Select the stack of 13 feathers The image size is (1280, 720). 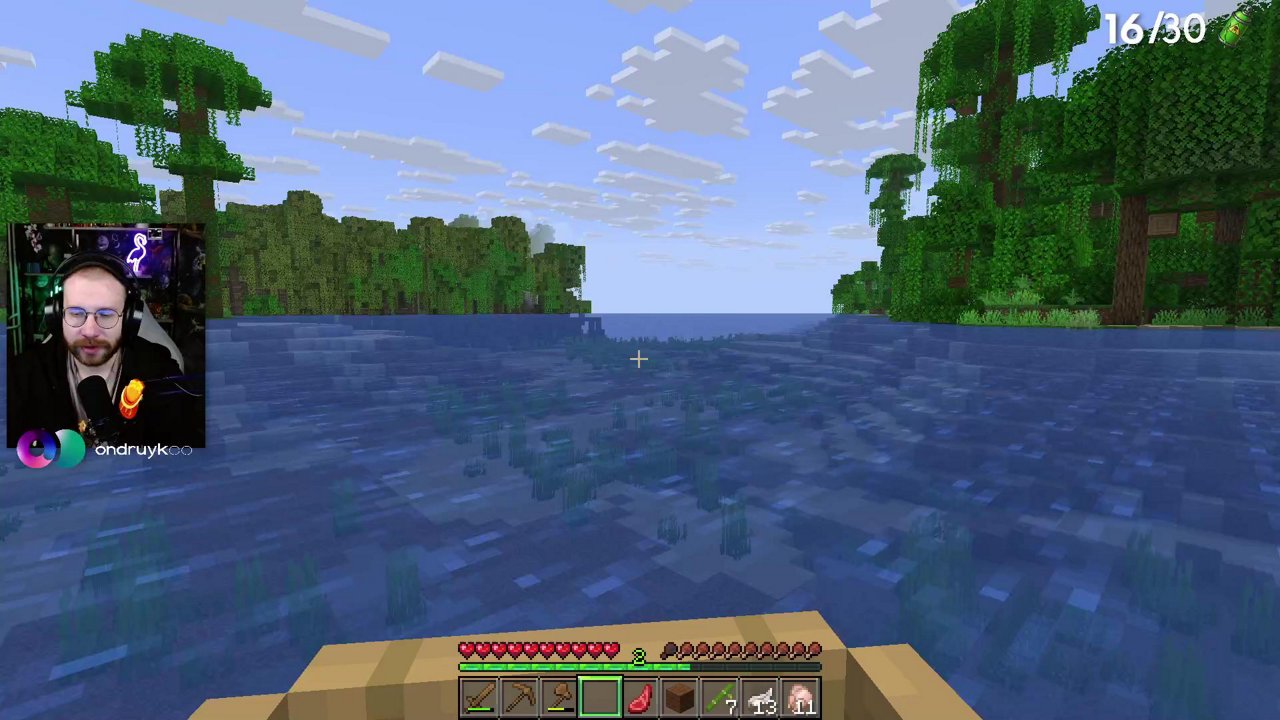pos(762,695)
